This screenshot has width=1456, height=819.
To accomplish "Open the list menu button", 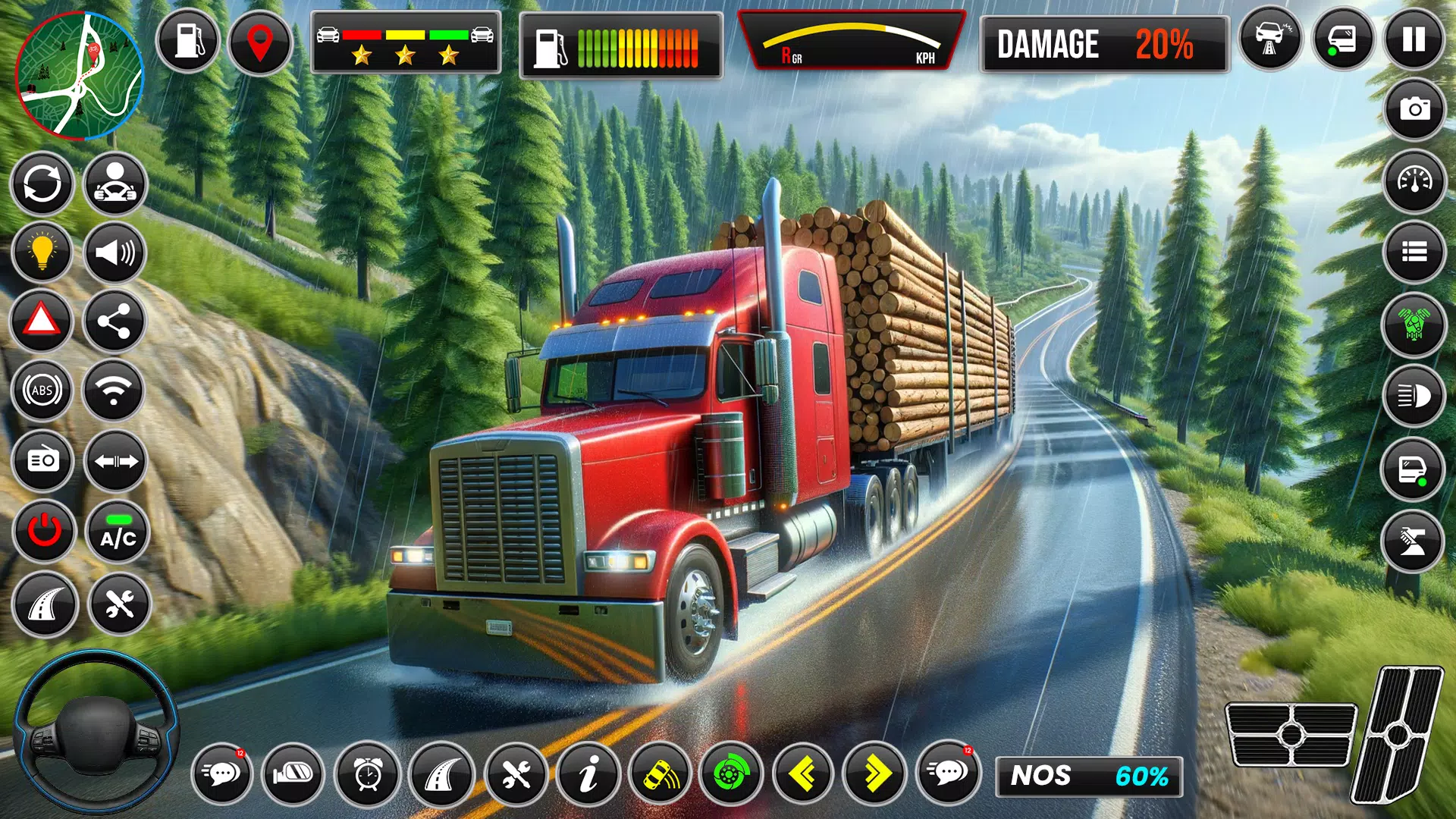I will click(1414, 251).
